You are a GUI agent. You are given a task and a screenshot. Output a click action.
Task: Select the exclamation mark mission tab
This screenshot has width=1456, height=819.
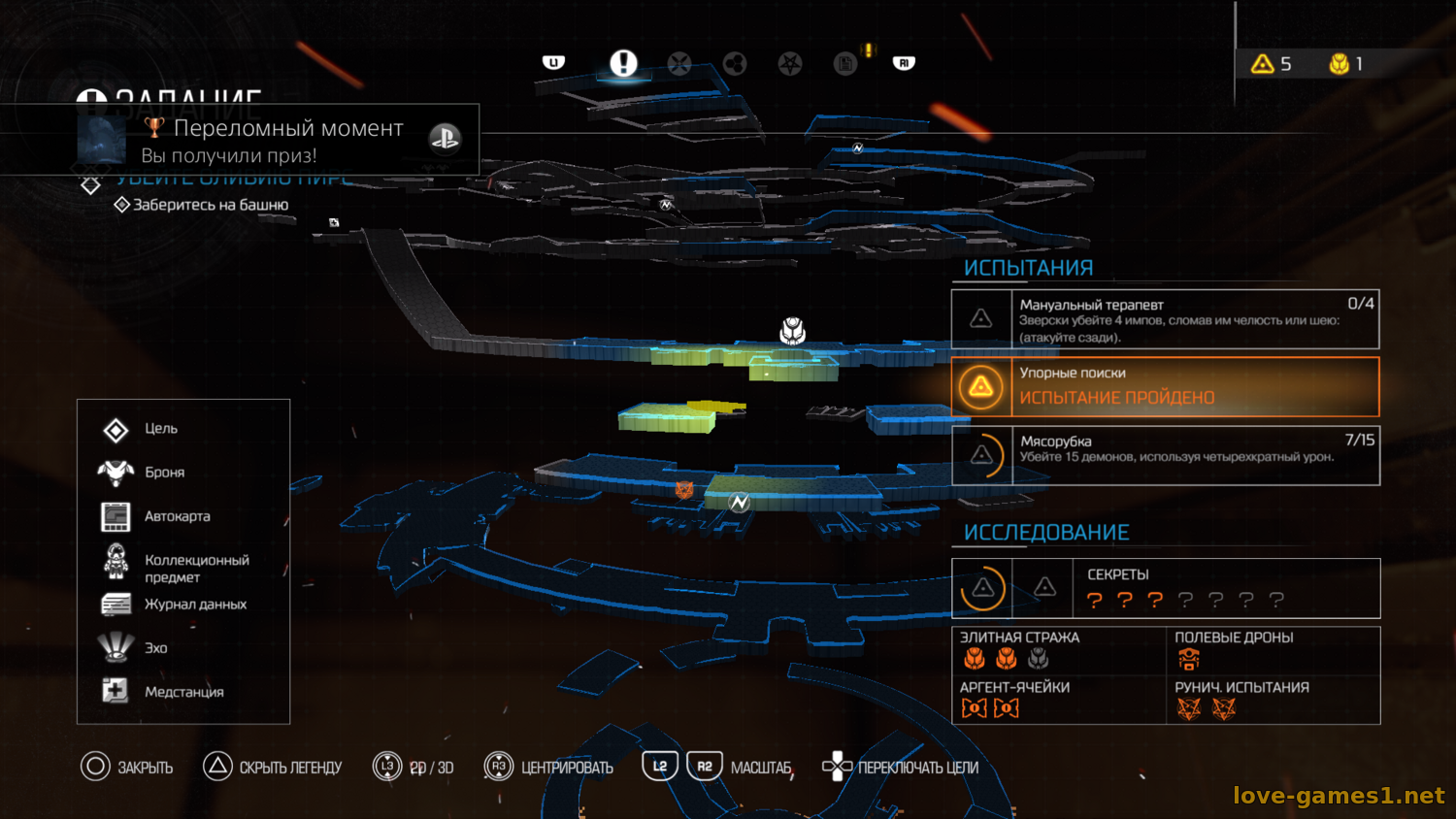click(x=623, y=63)
